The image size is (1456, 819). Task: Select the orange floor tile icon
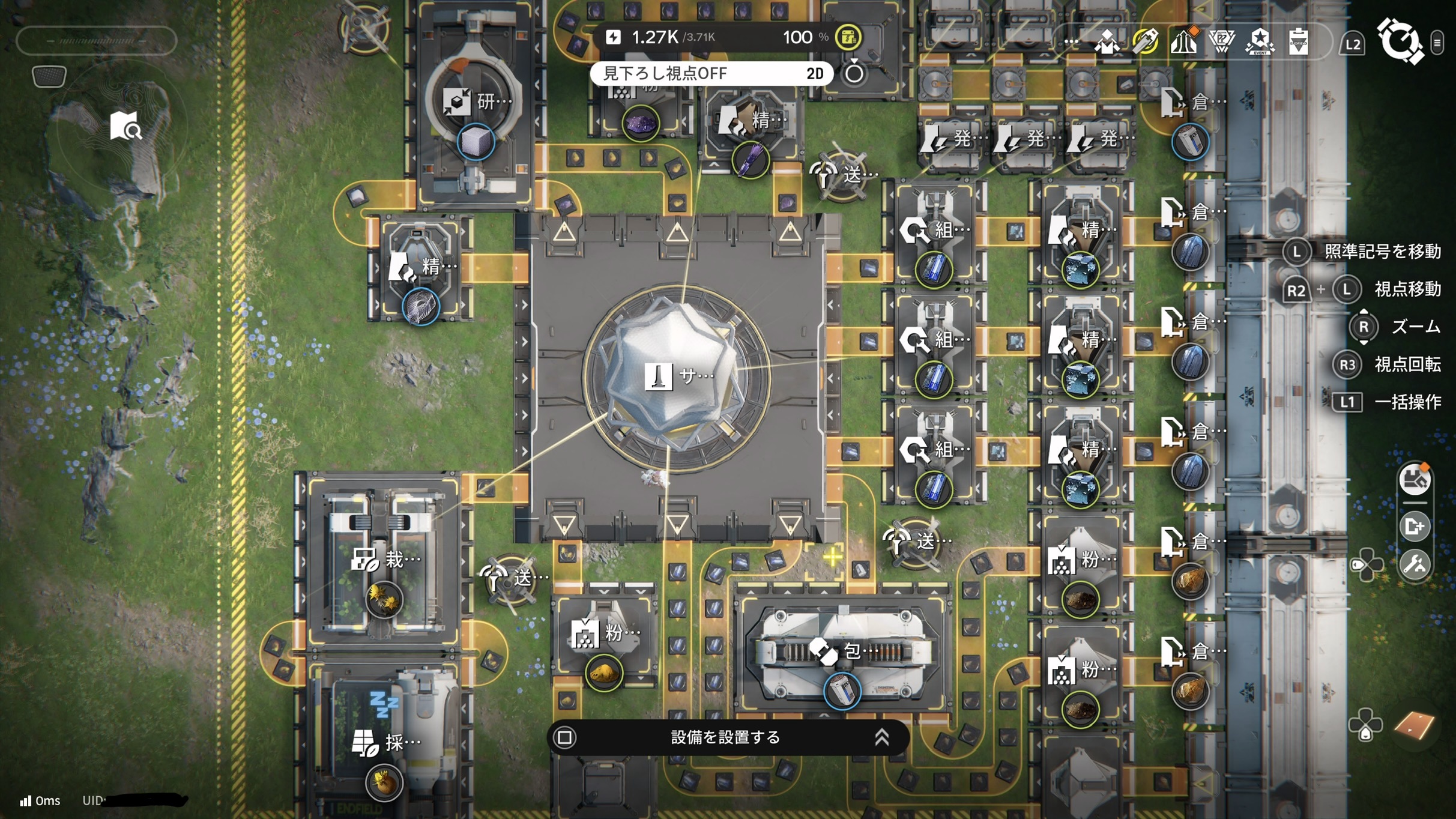tap(1414, 725)
